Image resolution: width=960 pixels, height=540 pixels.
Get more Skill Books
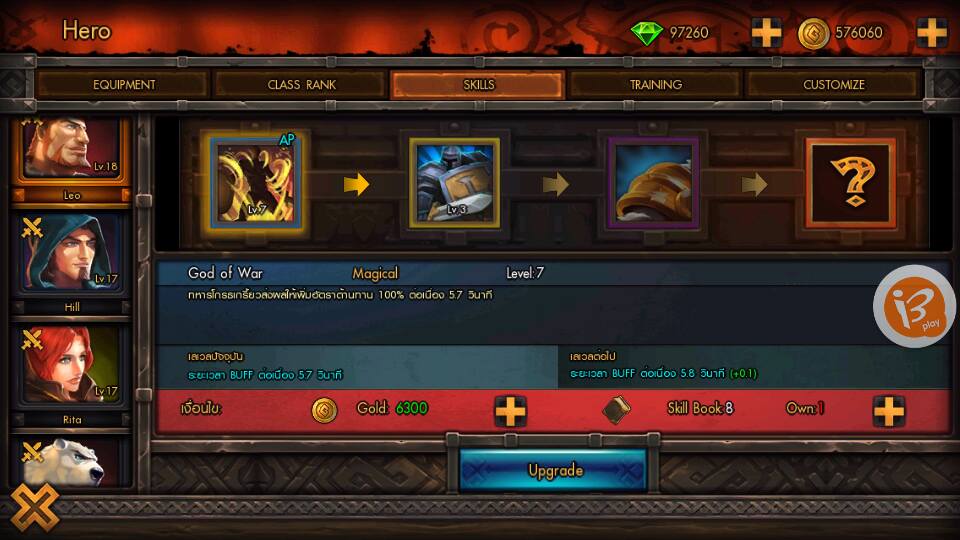coord(888,410)
